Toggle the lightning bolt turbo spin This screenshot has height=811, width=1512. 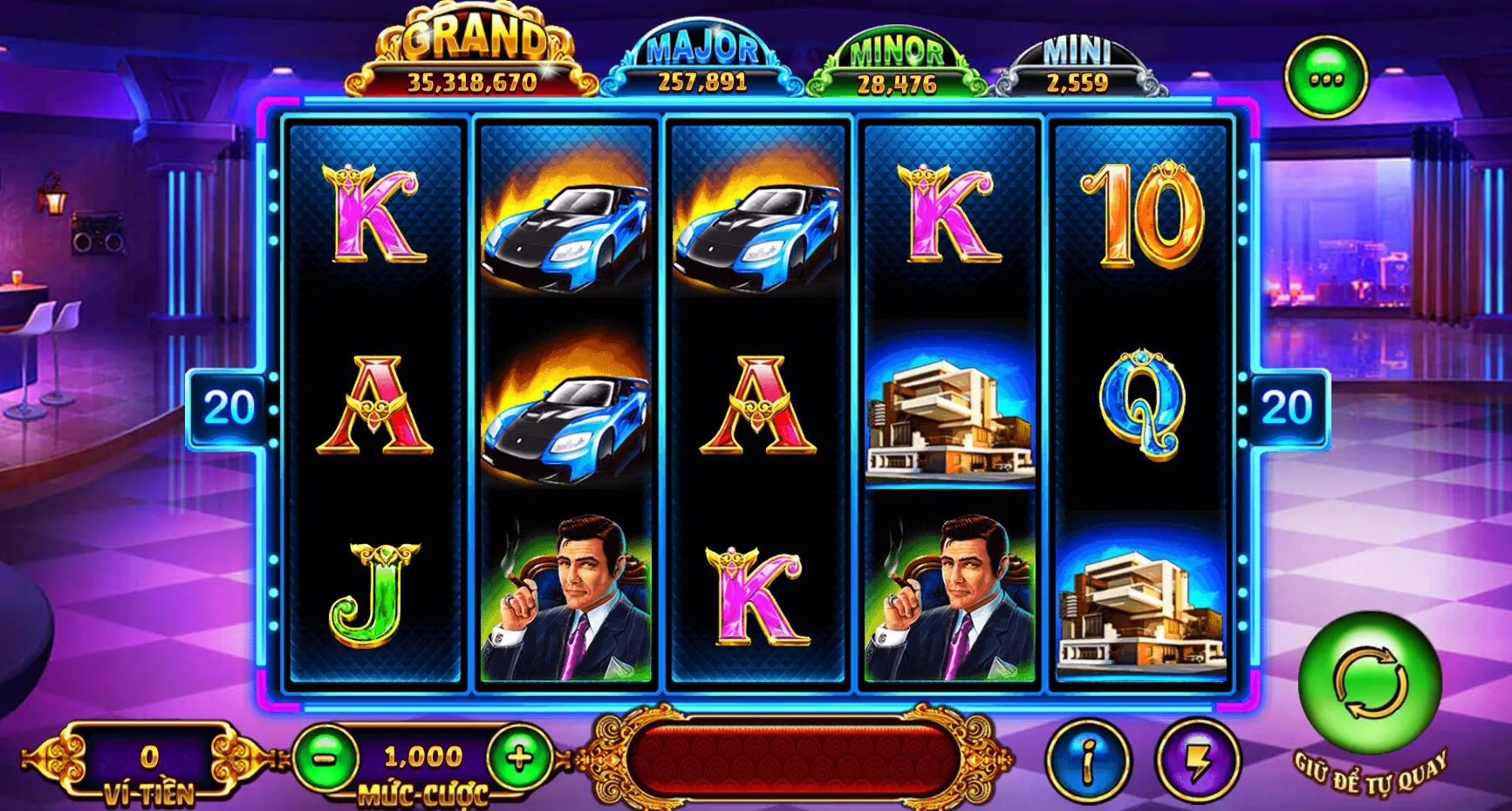(1198, 761)
